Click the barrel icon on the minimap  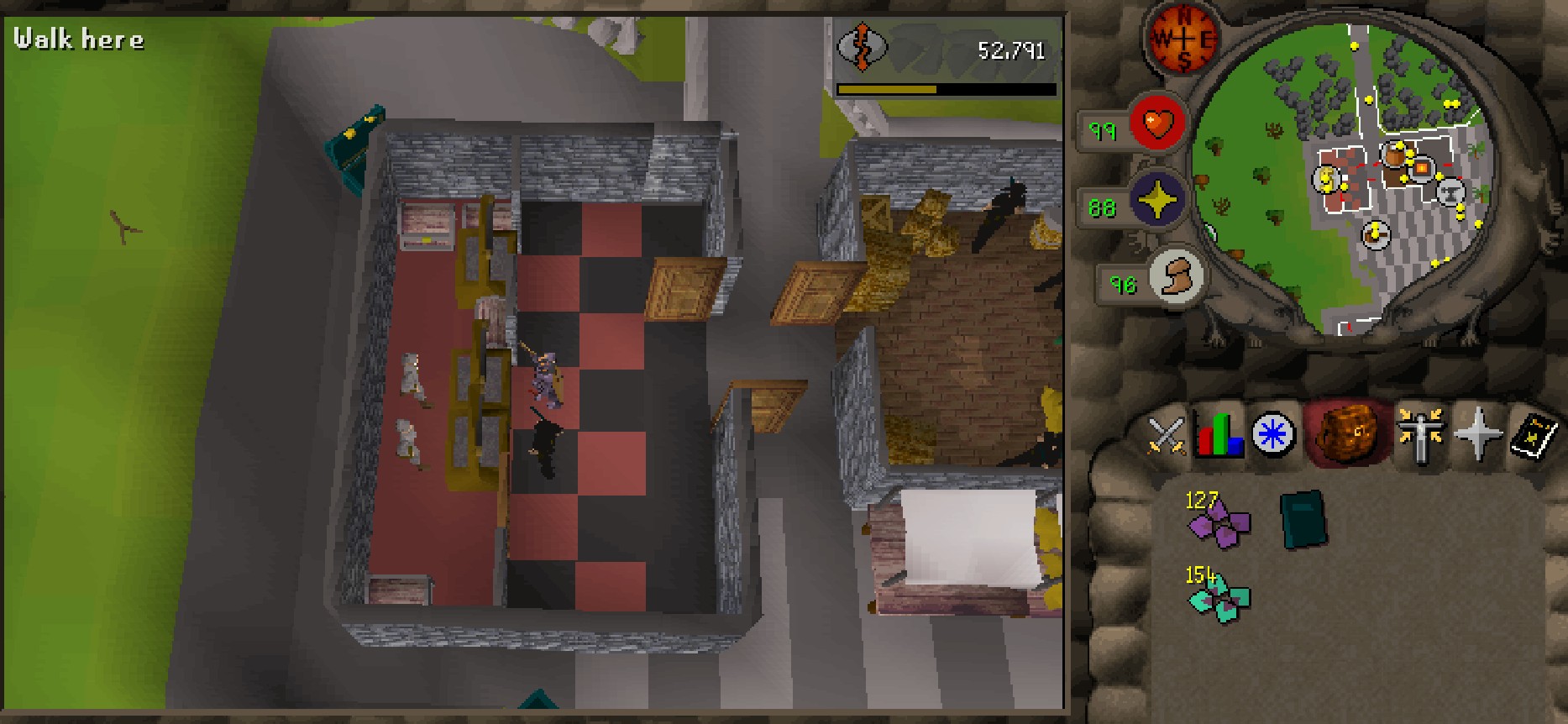[x=1395, y=155]
